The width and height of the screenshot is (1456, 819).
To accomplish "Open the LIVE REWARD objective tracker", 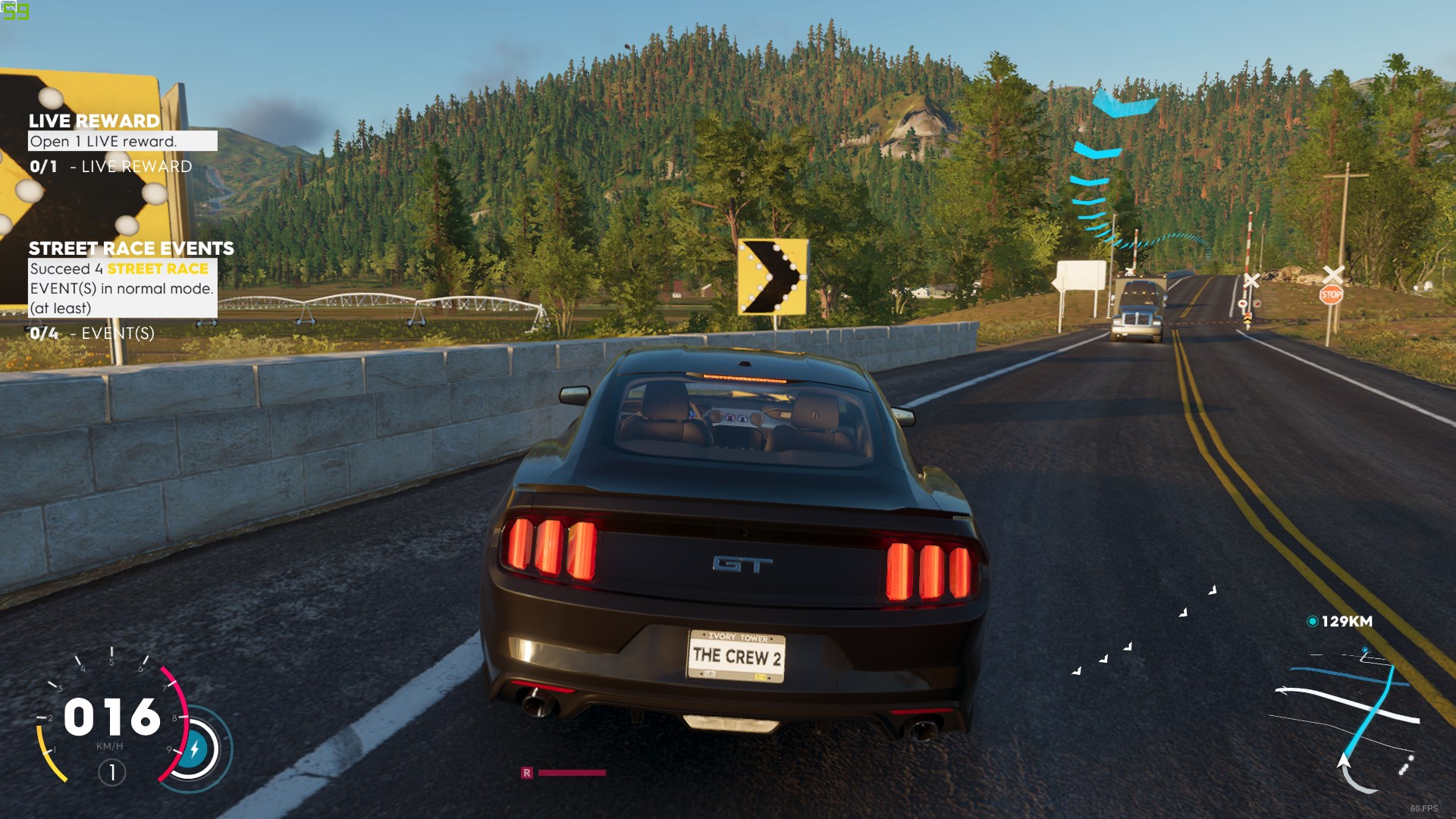I will (x=94, y=121).
